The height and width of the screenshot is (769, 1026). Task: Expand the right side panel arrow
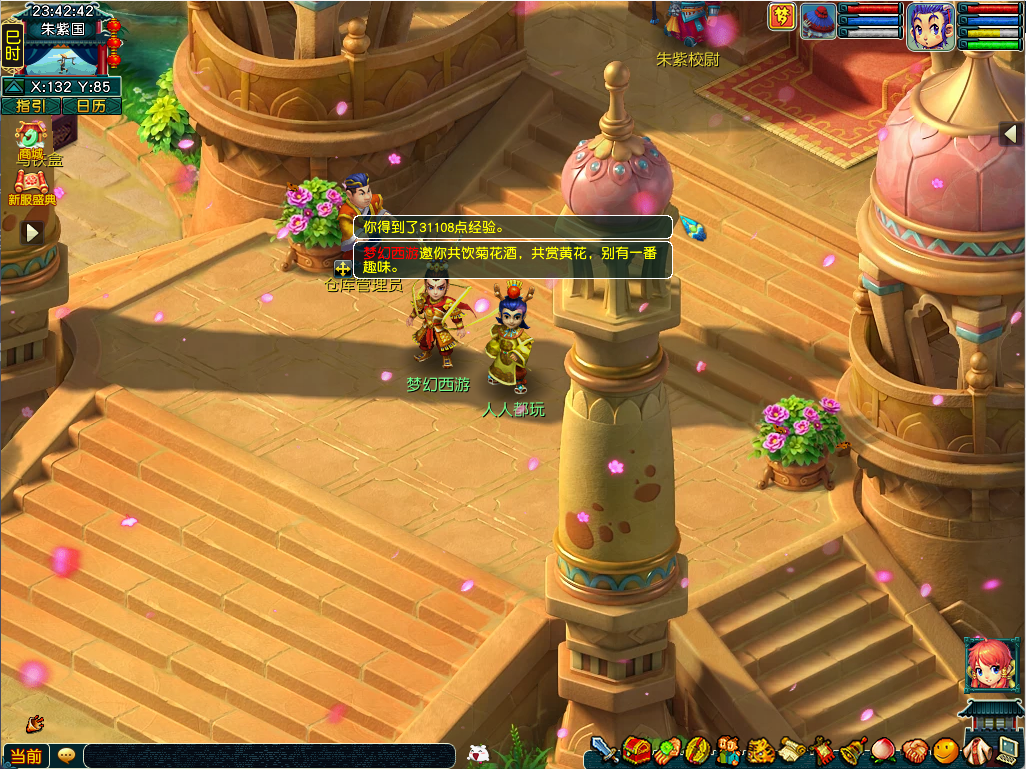click(1011, 134)
